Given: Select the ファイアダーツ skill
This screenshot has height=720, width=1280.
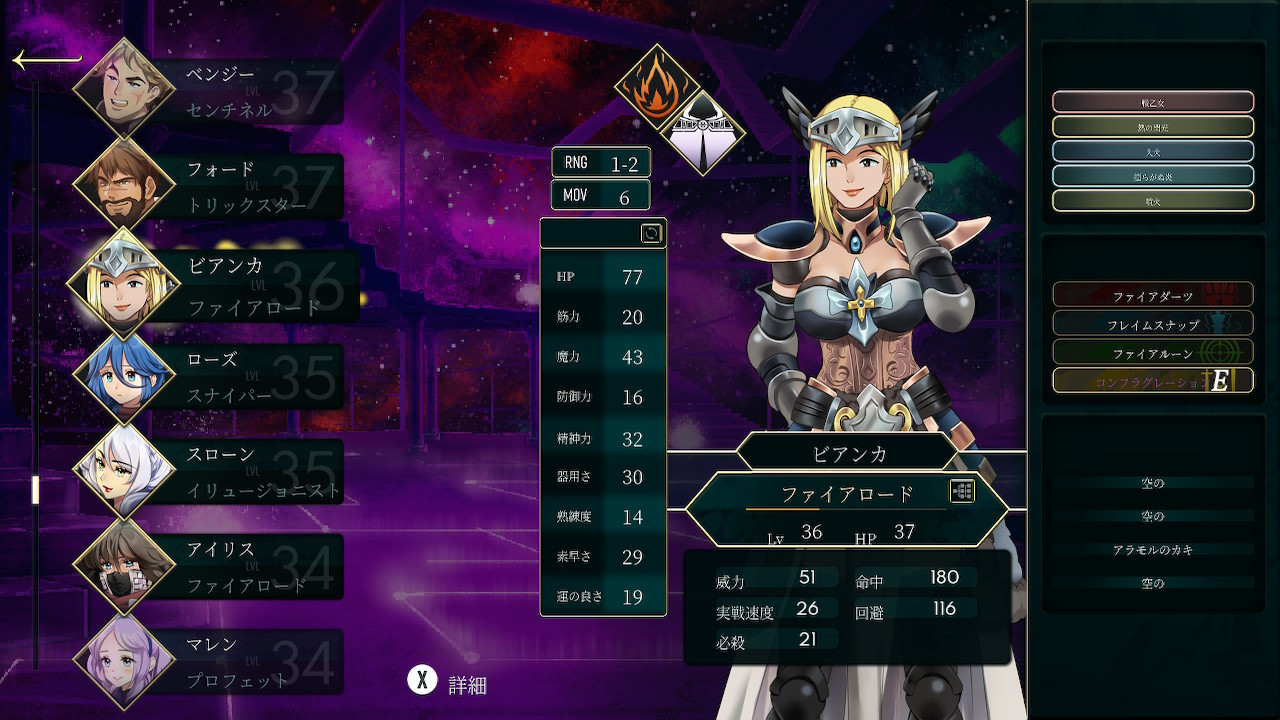Looking at the screenshot, I should point(1152,296).
